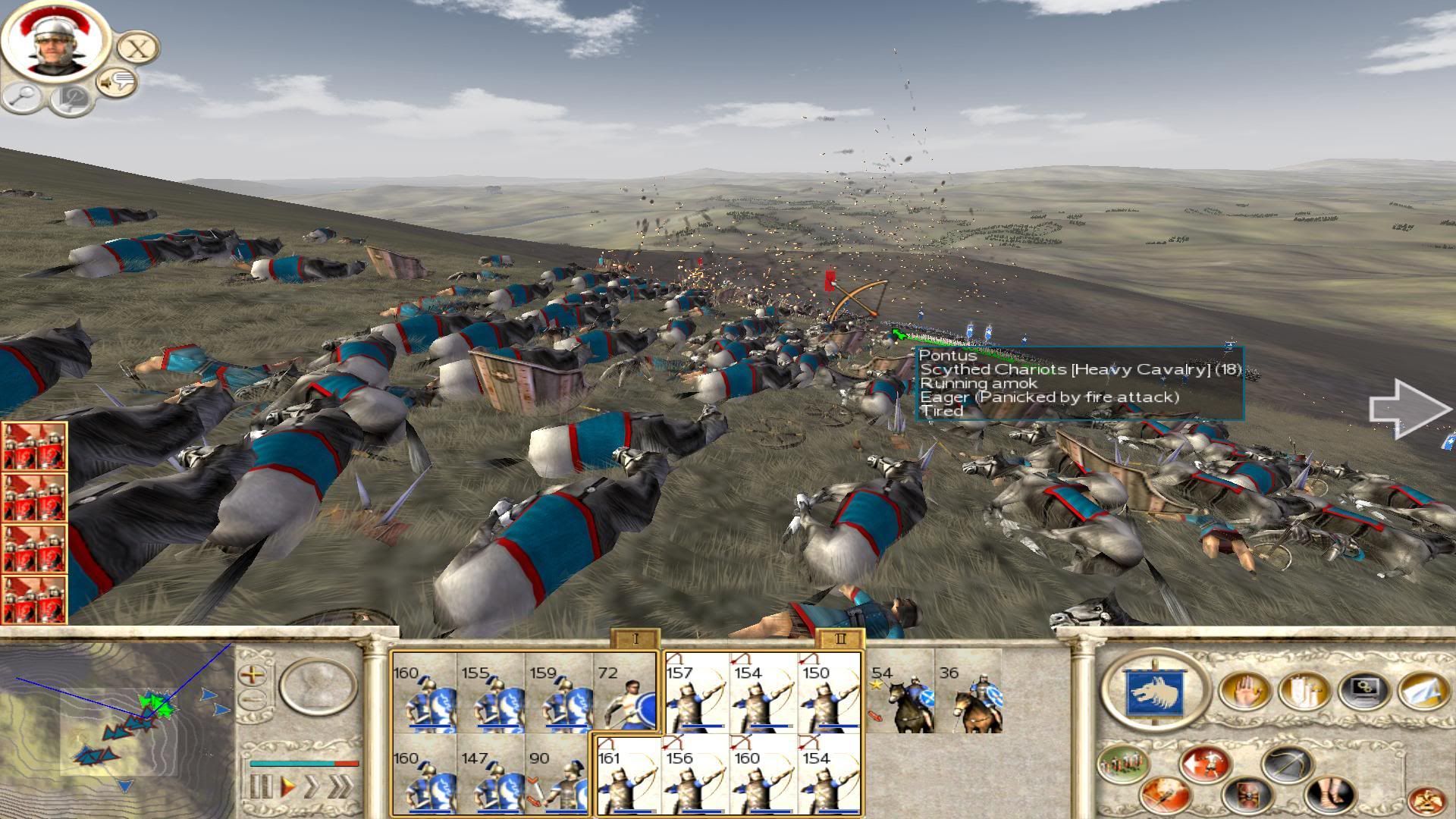Set battle speed to normal play
The height and width of the screenshot is (819, 1456).
click(287, 786)
